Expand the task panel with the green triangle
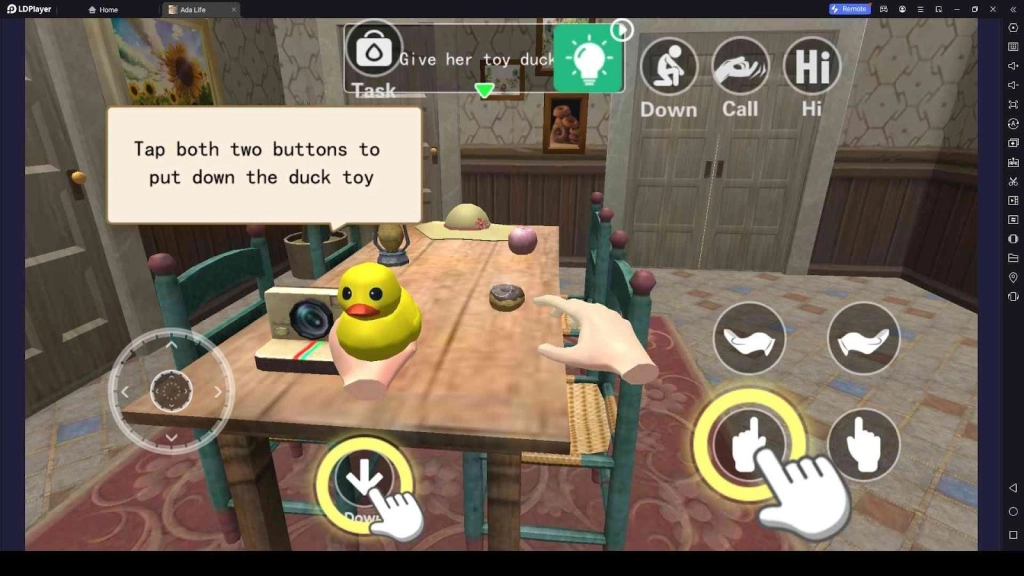Viewport: 1024px width, 576px height. tap(484, 91)
